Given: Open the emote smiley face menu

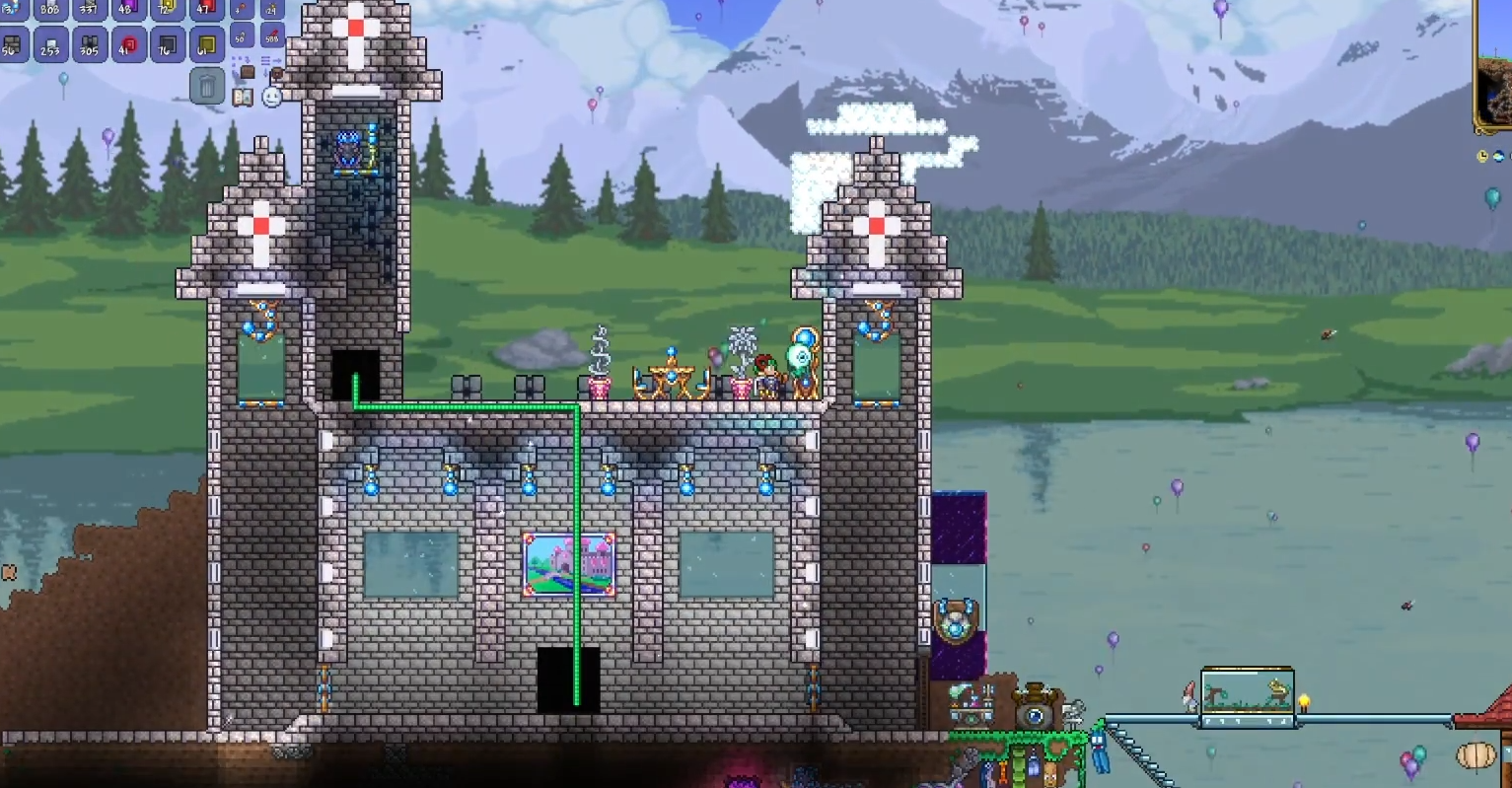Looking at the screenshot, I should click(x=272, y=97).
